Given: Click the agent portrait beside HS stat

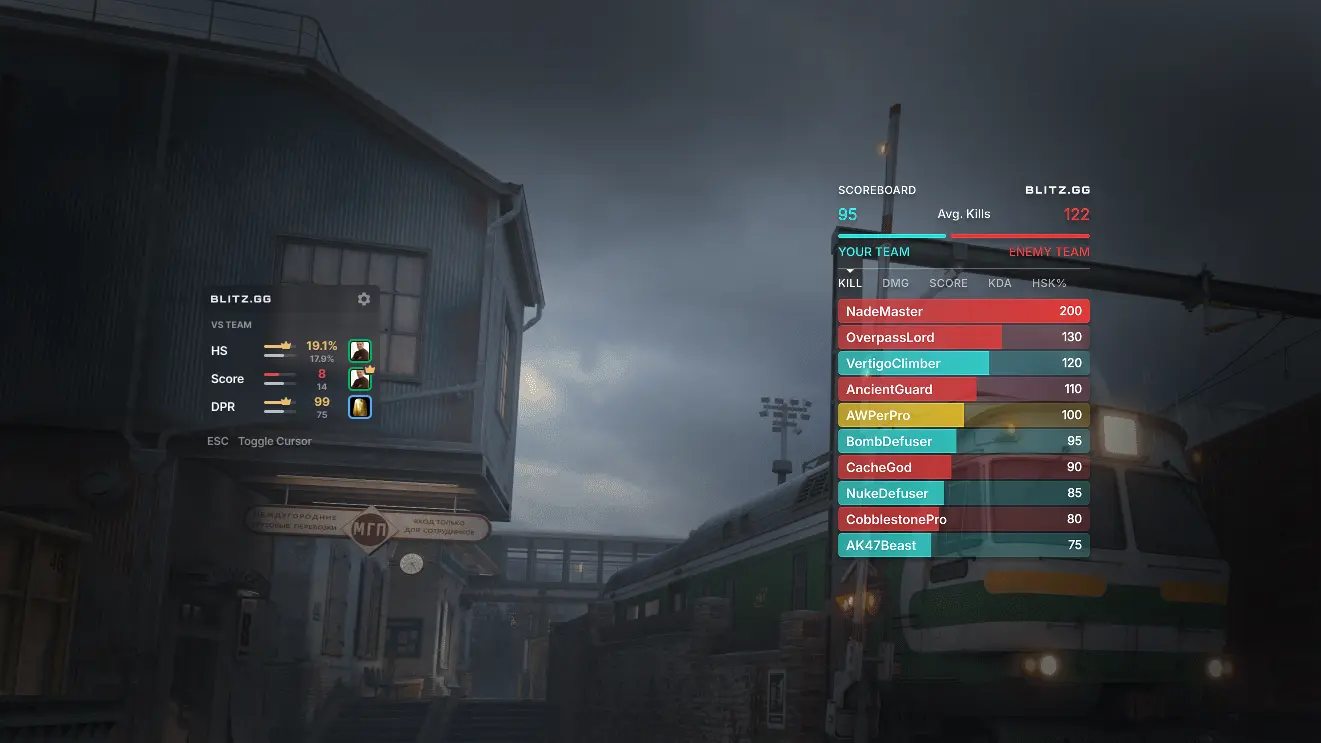Looking at the screenshot, I should [360, 351].
